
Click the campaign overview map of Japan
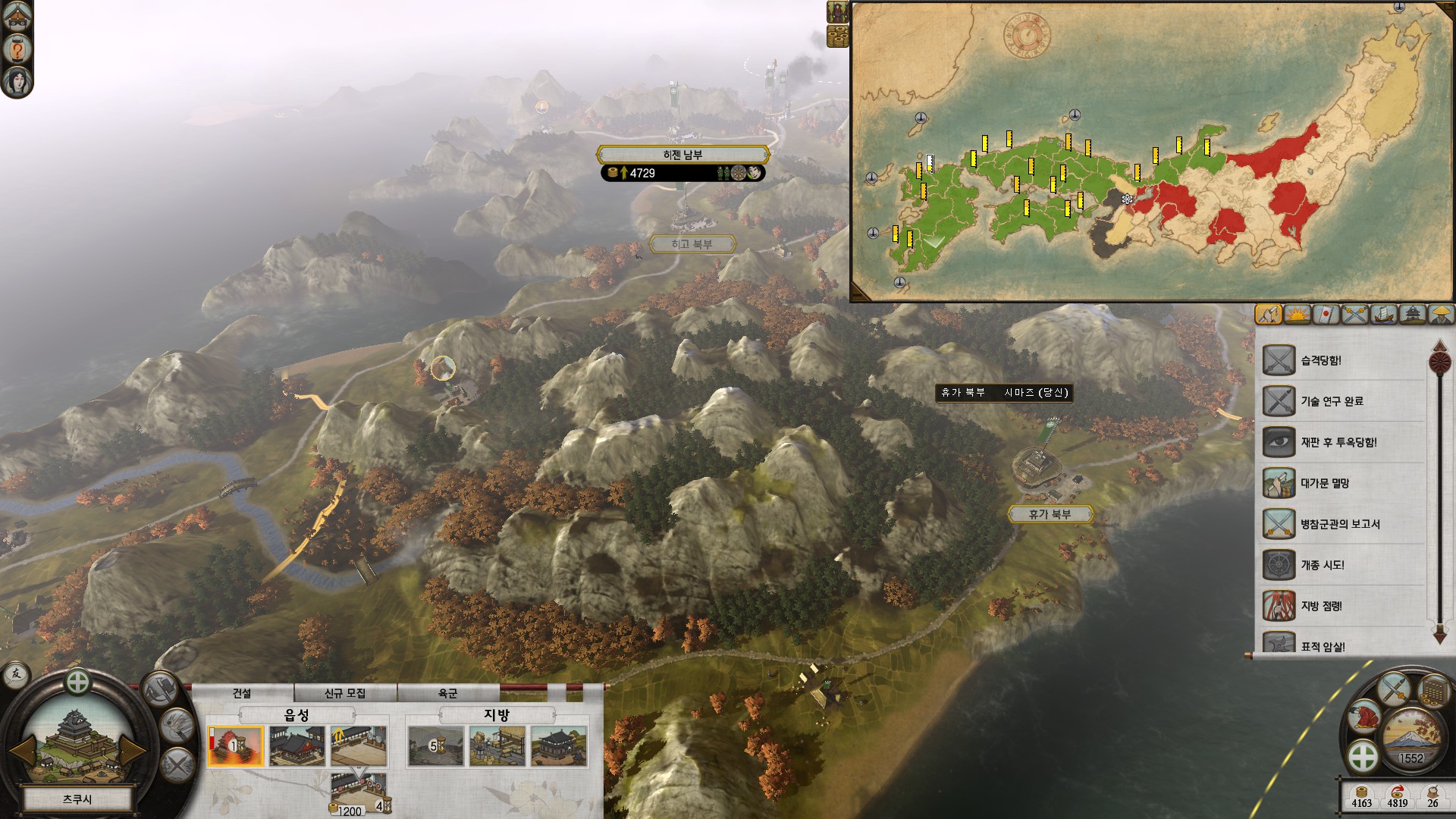click(1151, 152)
